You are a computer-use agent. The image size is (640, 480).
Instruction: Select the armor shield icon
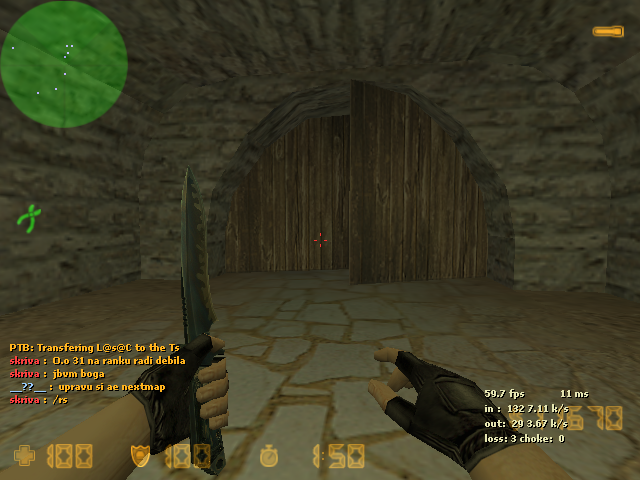[x=140, y=456]
